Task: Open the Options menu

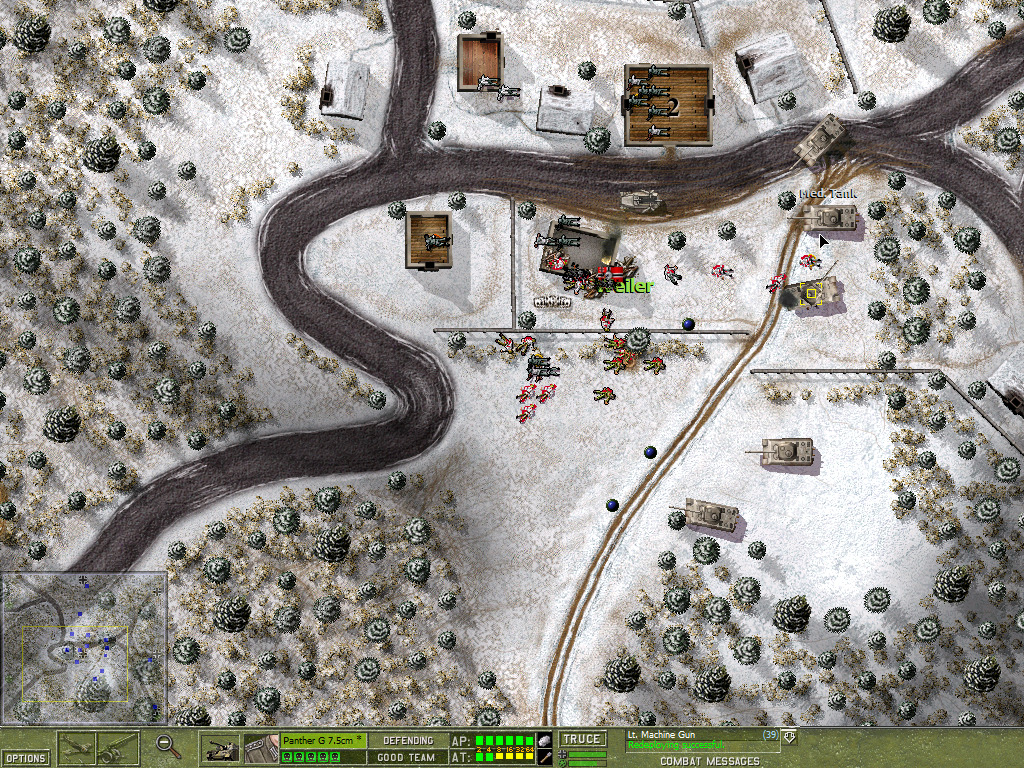Action: [24, 758]
